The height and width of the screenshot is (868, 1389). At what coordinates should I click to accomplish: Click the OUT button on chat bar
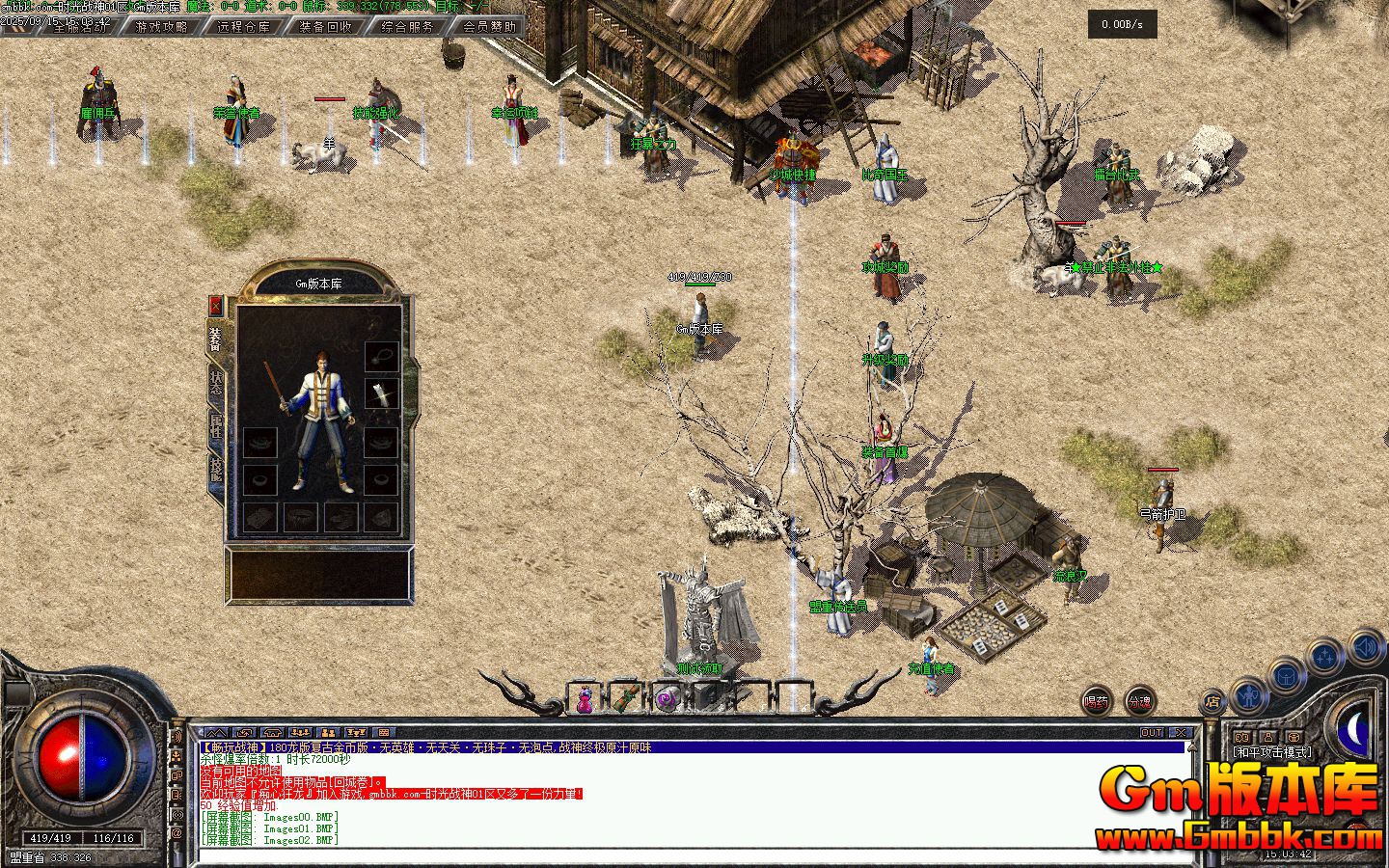[1152, 733]
